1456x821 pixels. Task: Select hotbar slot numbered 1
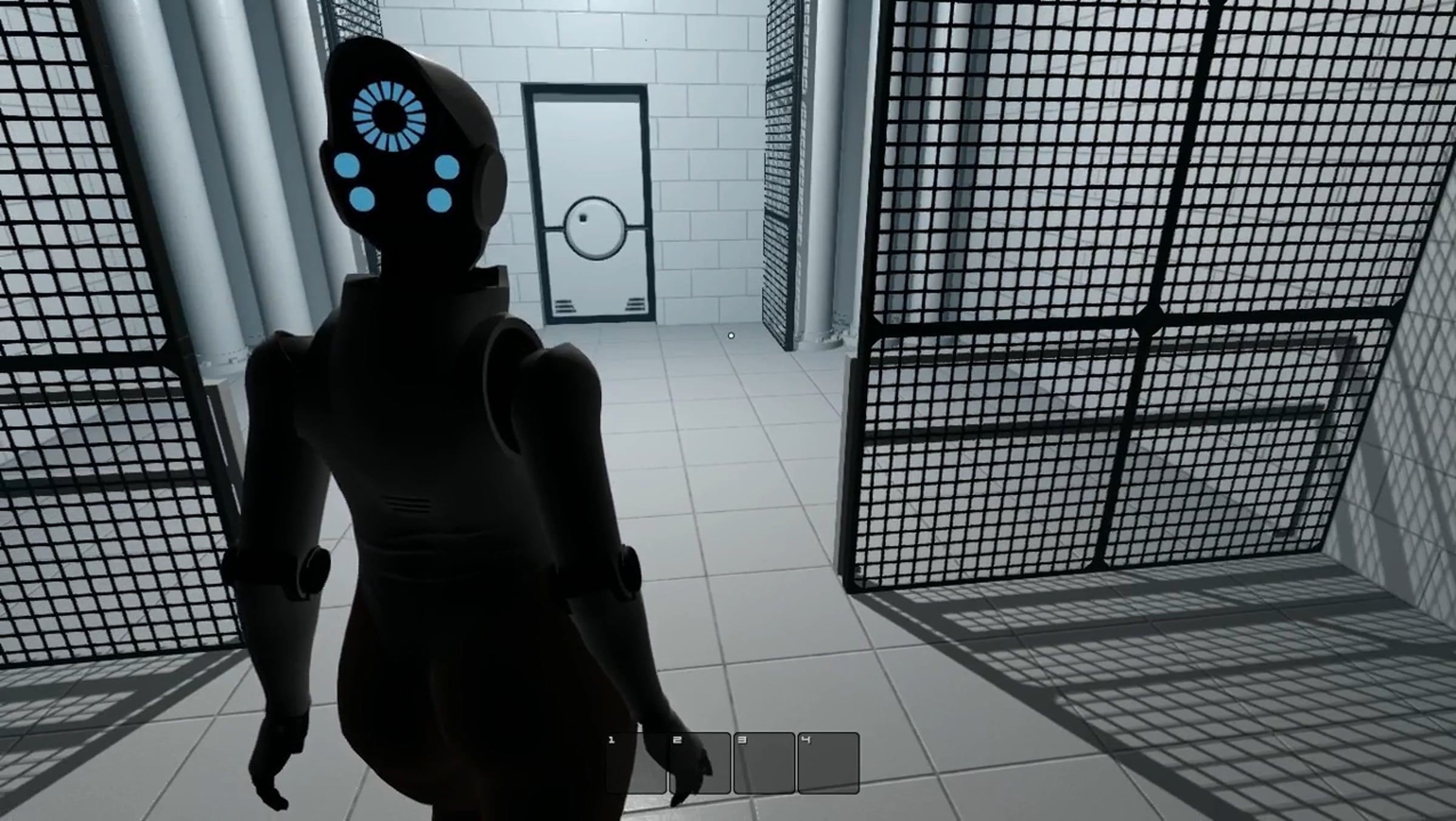click(x=636, y=763)
